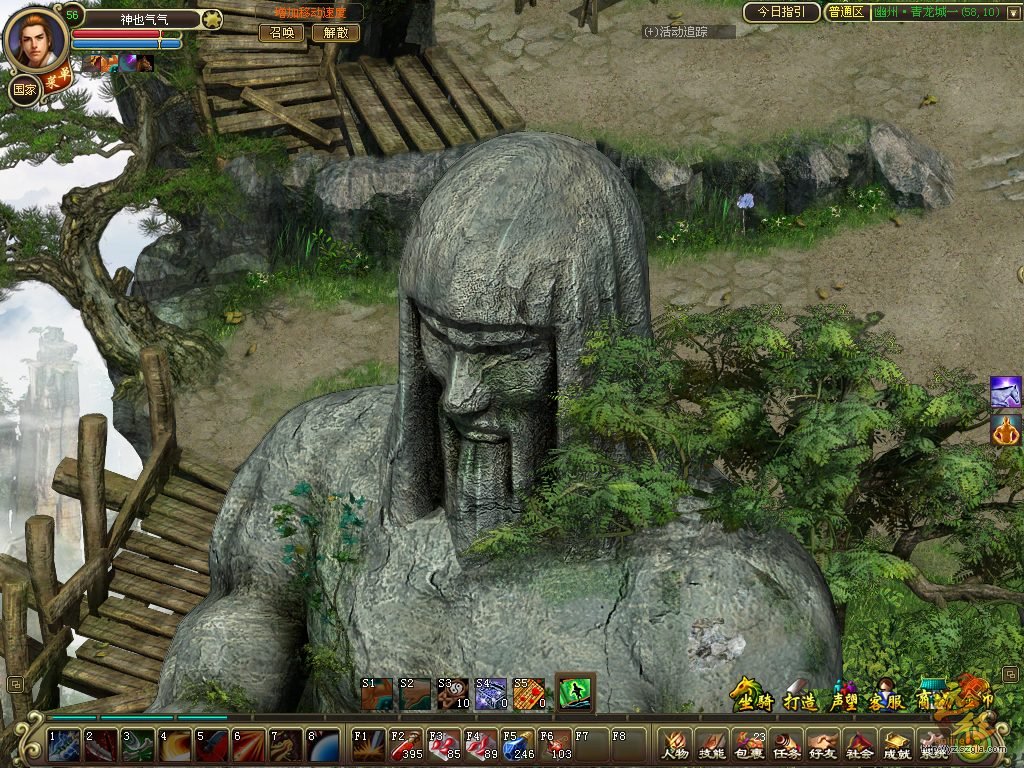Open the 成就 achievements panel
Image resolution: width=1024 pixels, height=768 pixels.
click(x=896, y=745)
